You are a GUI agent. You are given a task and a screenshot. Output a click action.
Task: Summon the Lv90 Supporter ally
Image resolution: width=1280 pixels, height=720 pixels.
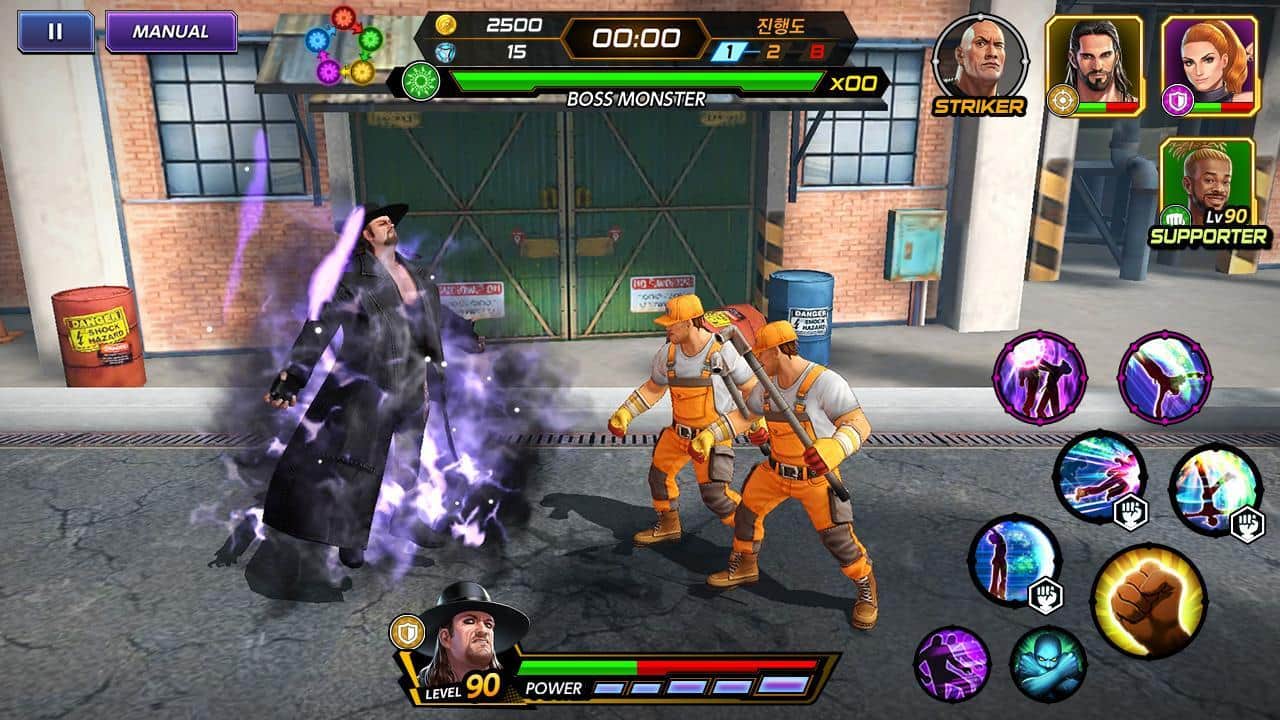(x=1208, y=190)
